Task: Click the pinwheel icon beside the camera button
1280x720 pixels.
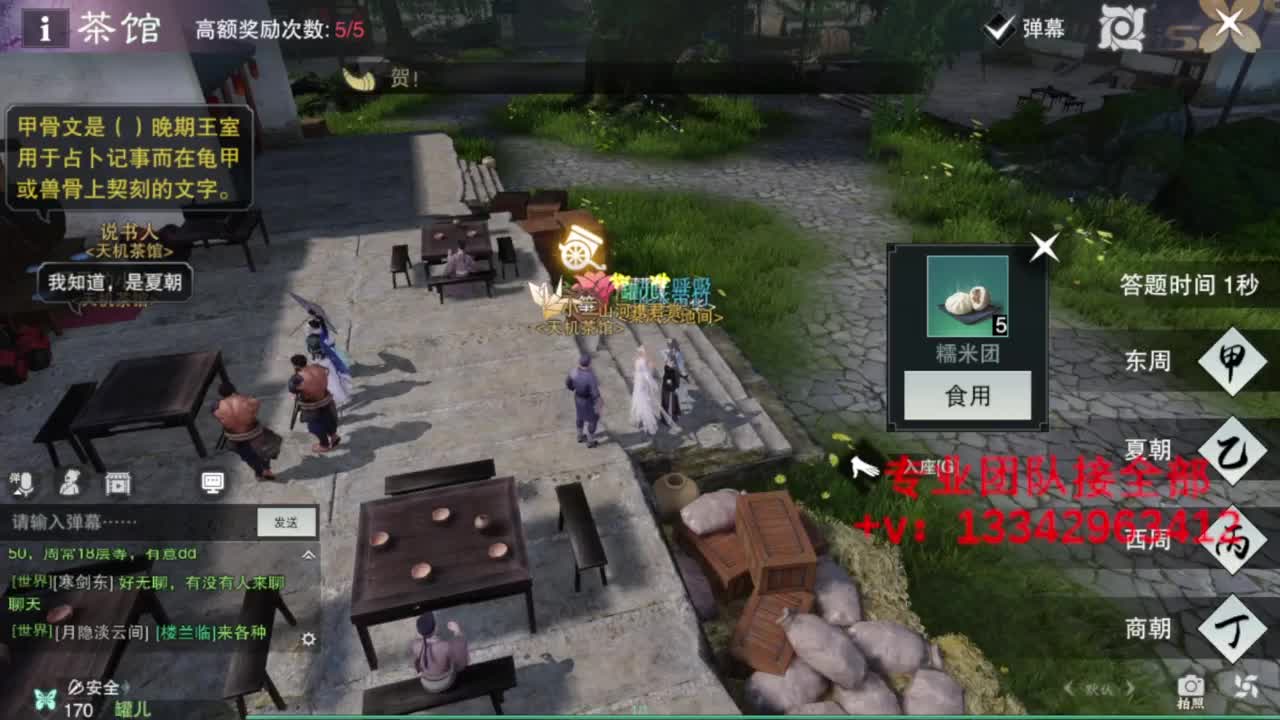Action: click(x=1247, y=687)
